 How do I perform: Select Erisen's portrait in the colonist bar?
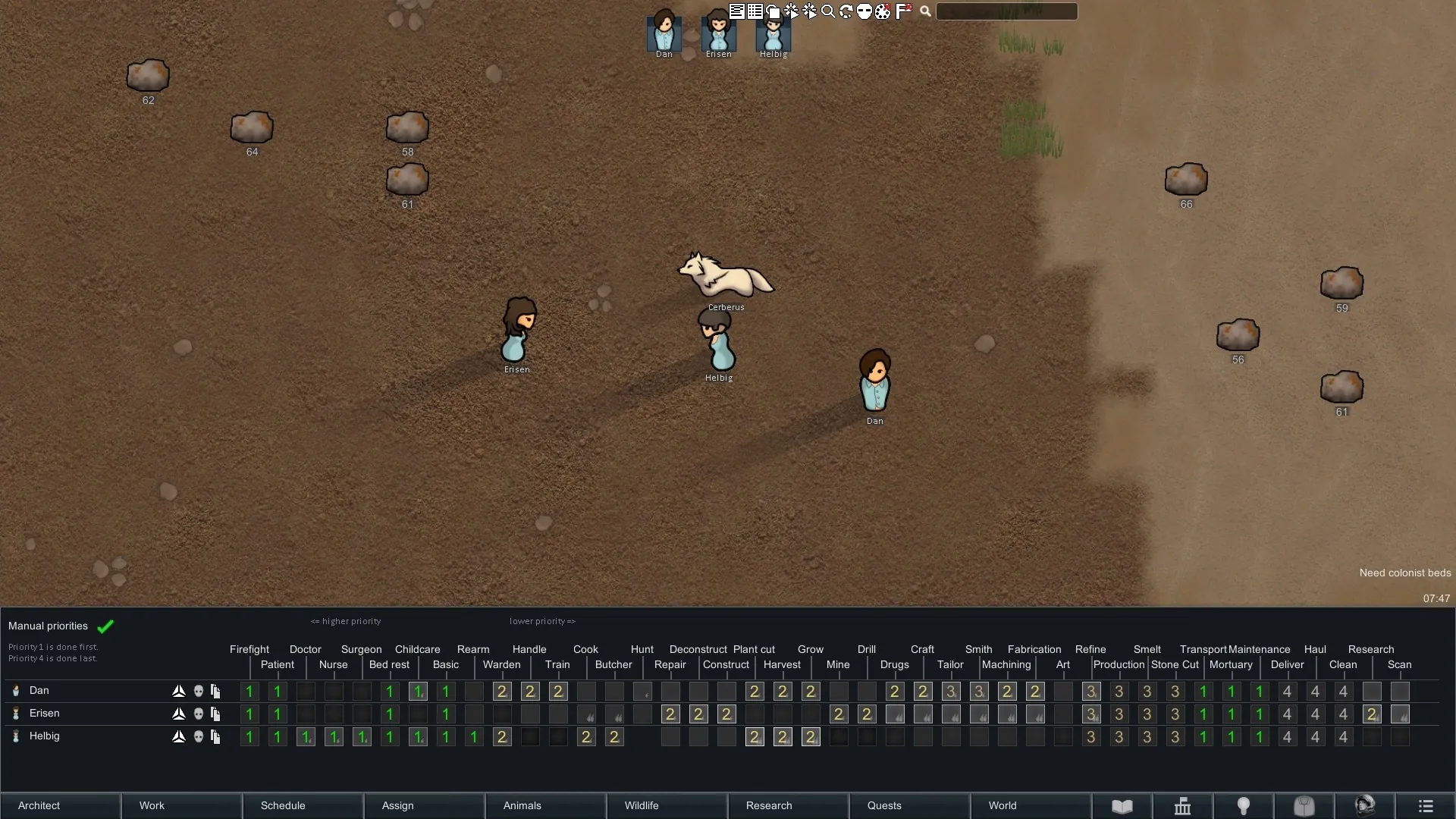[x=718, y=32]
